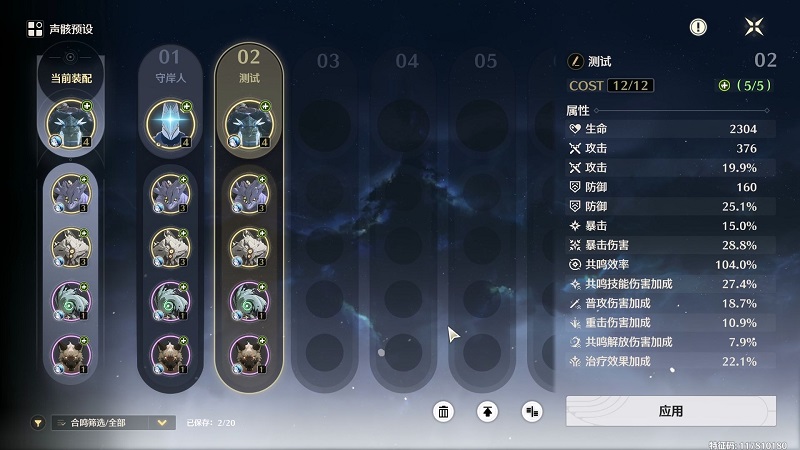The width and height of the screenshot is (800, 450).
Task: Select preset 02 测试
Action: point(249,65)
